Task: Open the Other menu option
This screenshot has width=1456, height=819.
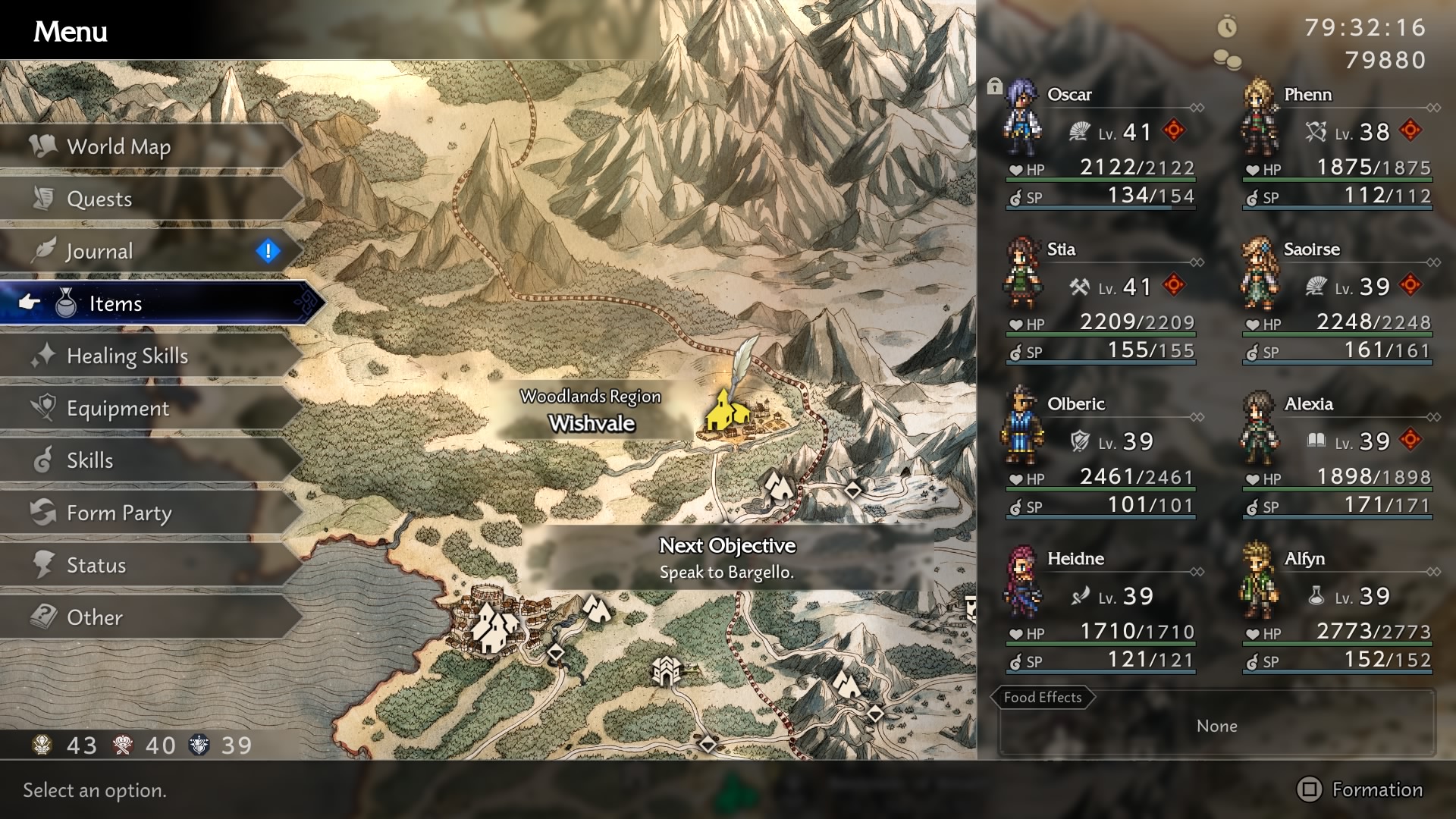Action: pos(94,617)
